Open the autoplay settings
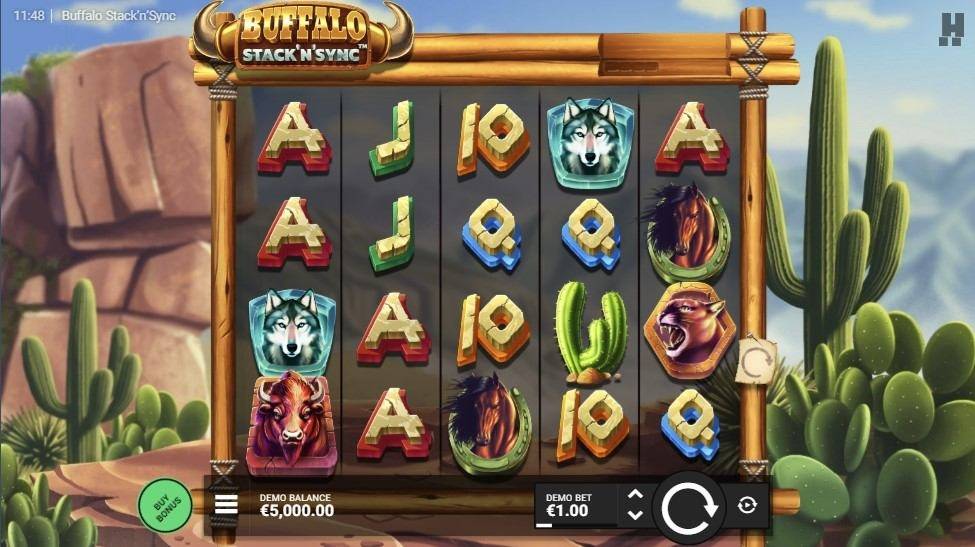The height and width of the screenshot is (547, 975). tap(747, 505)
